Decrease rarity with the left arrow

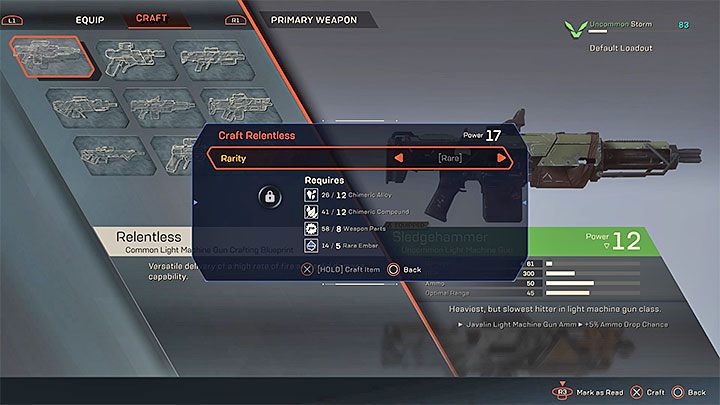coord(399,158)
